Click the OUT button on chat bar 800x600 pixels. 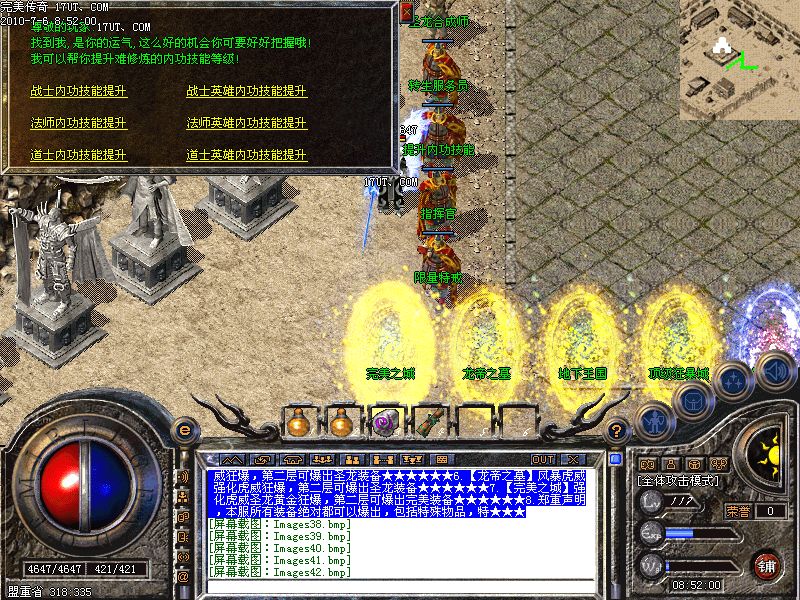click(x=542, y=460)
